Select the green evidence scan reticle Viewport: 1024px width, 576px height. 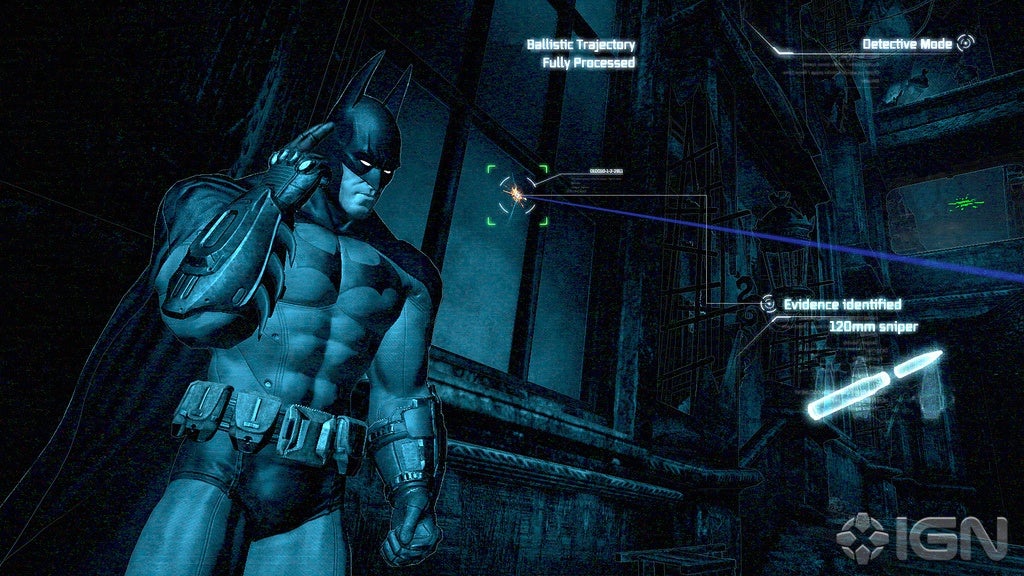click(517, 194)
